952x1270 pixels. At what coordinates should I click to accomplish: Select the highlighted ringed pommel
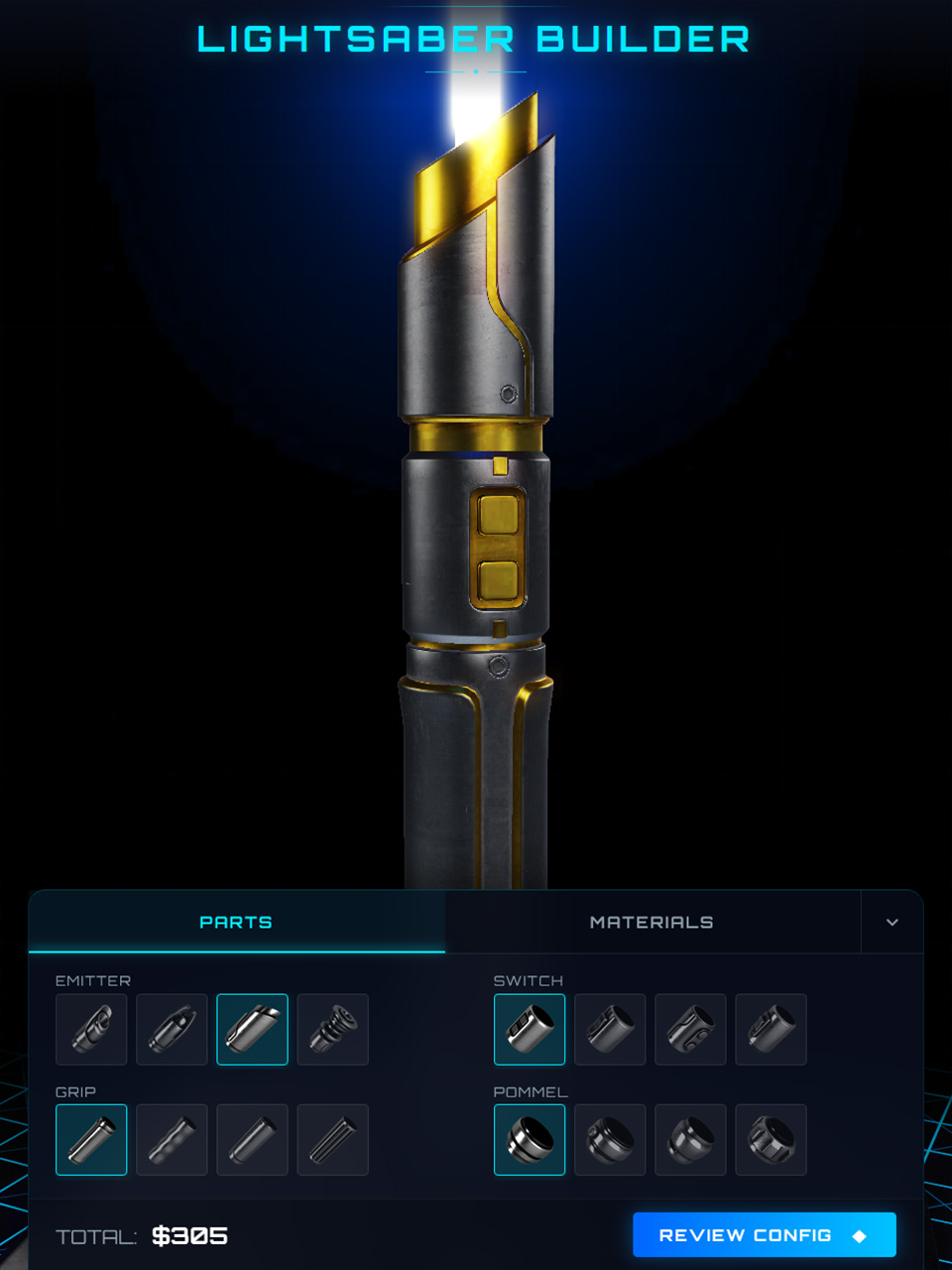(x=530, y=1140)
